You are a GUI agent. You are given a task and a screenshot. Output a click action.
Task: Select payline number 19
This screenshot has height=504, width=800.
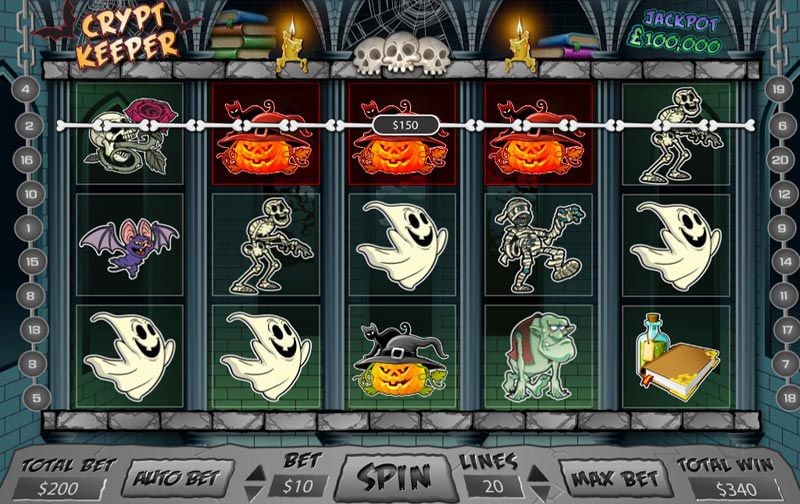coord(776,89)
